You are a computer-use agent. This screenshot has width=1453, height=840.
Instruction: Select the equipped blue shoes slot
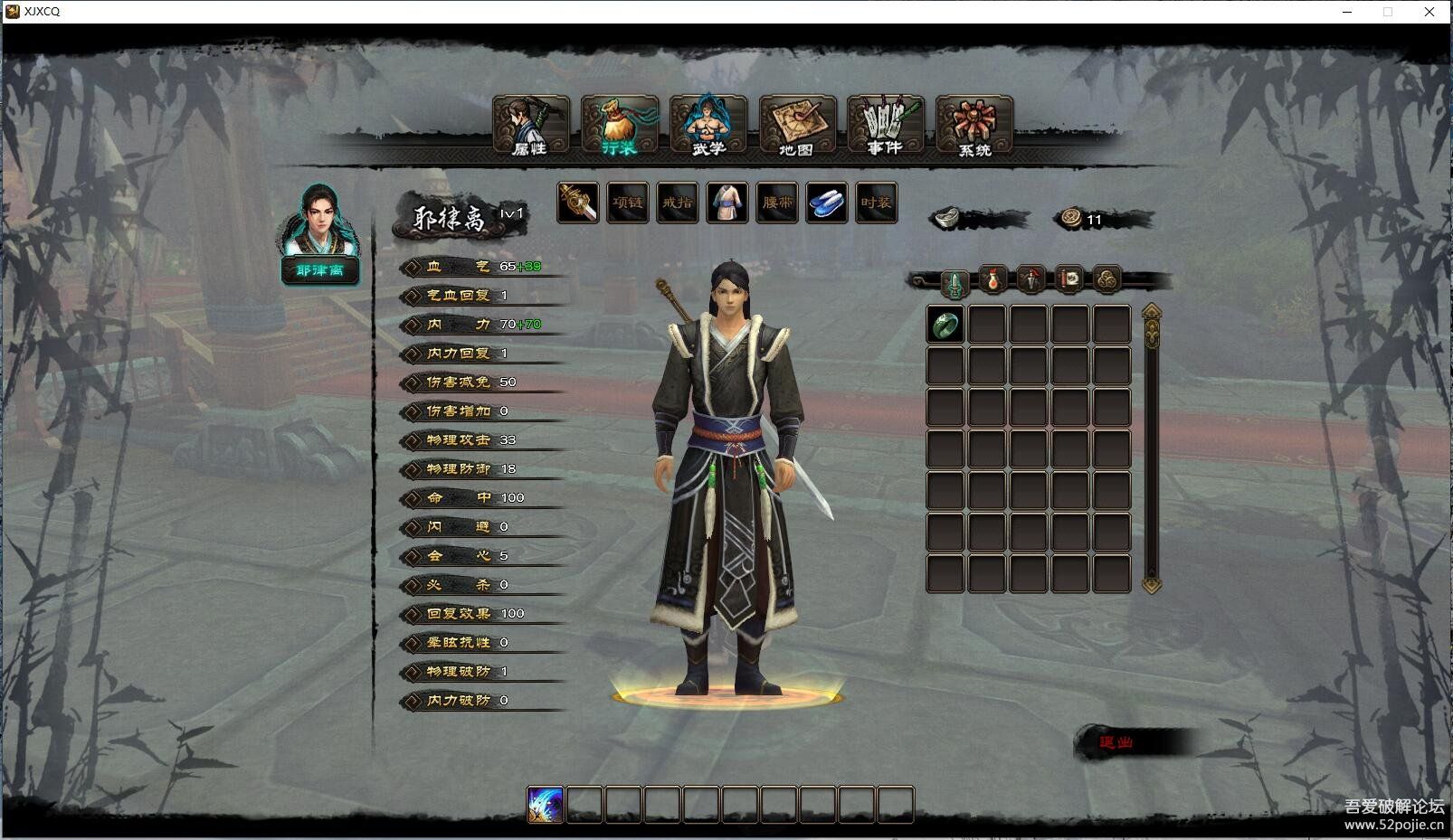click(x=826, y=203)
